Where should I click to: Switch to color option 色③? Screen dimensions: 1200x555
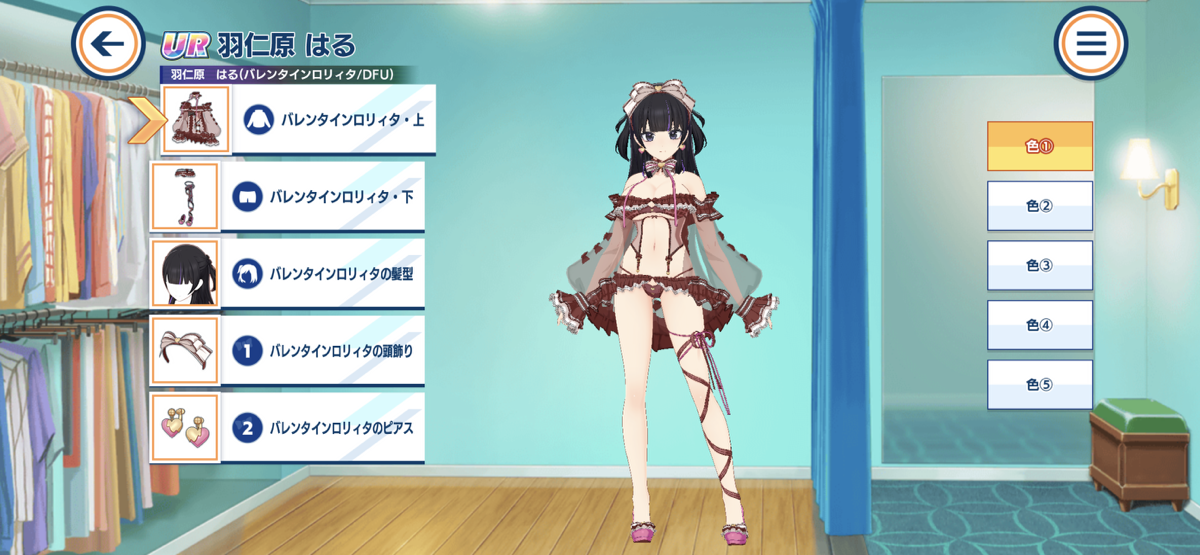(x=1039, y=265)
